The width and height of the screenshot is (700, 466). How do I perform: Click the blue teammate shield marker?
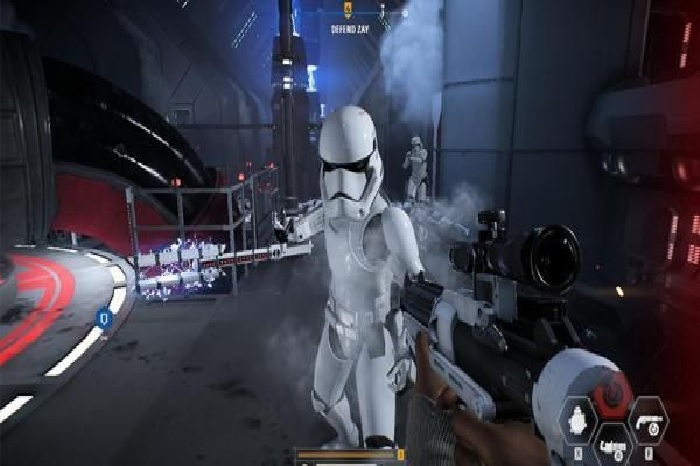pos(103,319)
